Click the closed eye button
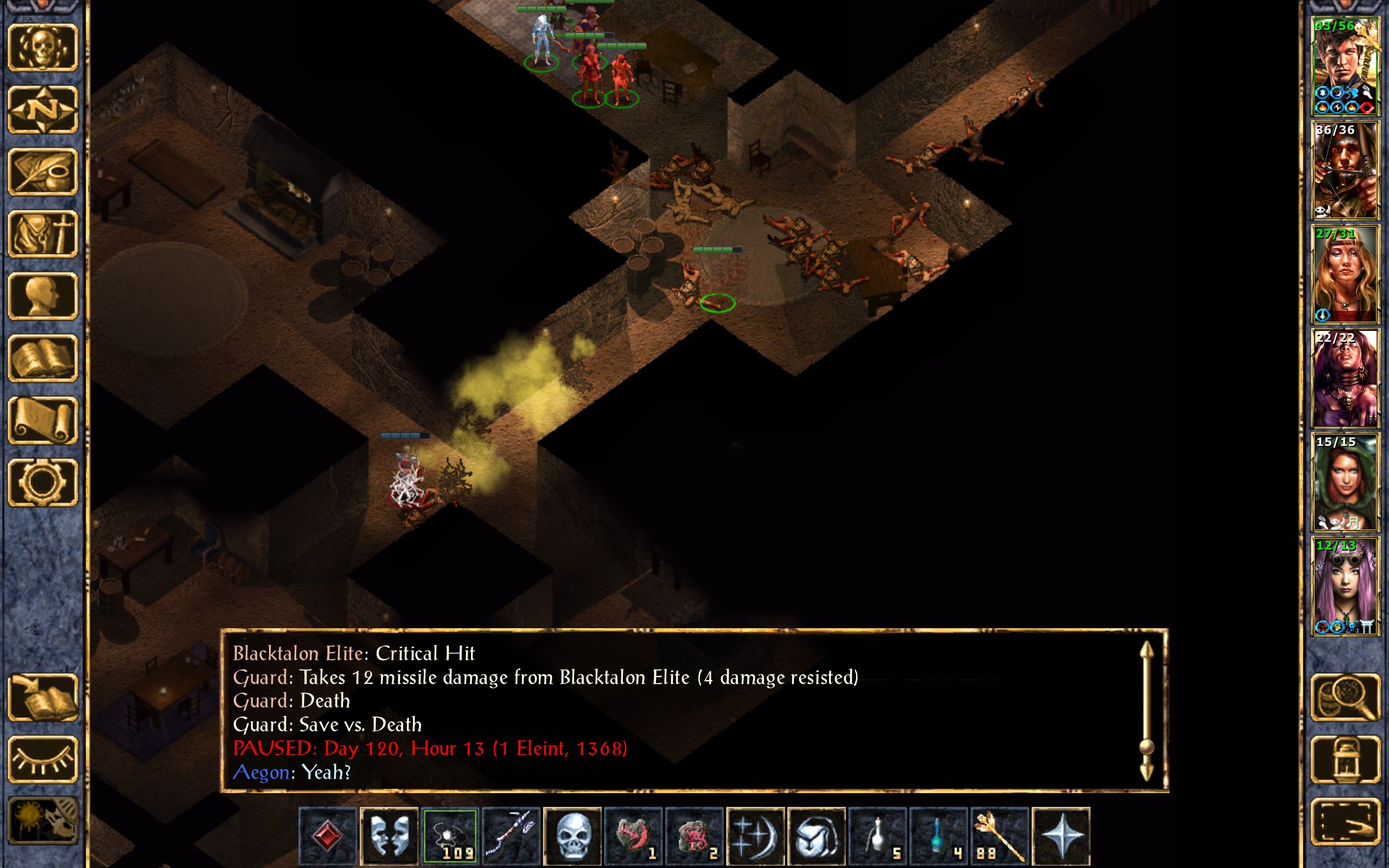1389x868 pixels. point(43,759)
